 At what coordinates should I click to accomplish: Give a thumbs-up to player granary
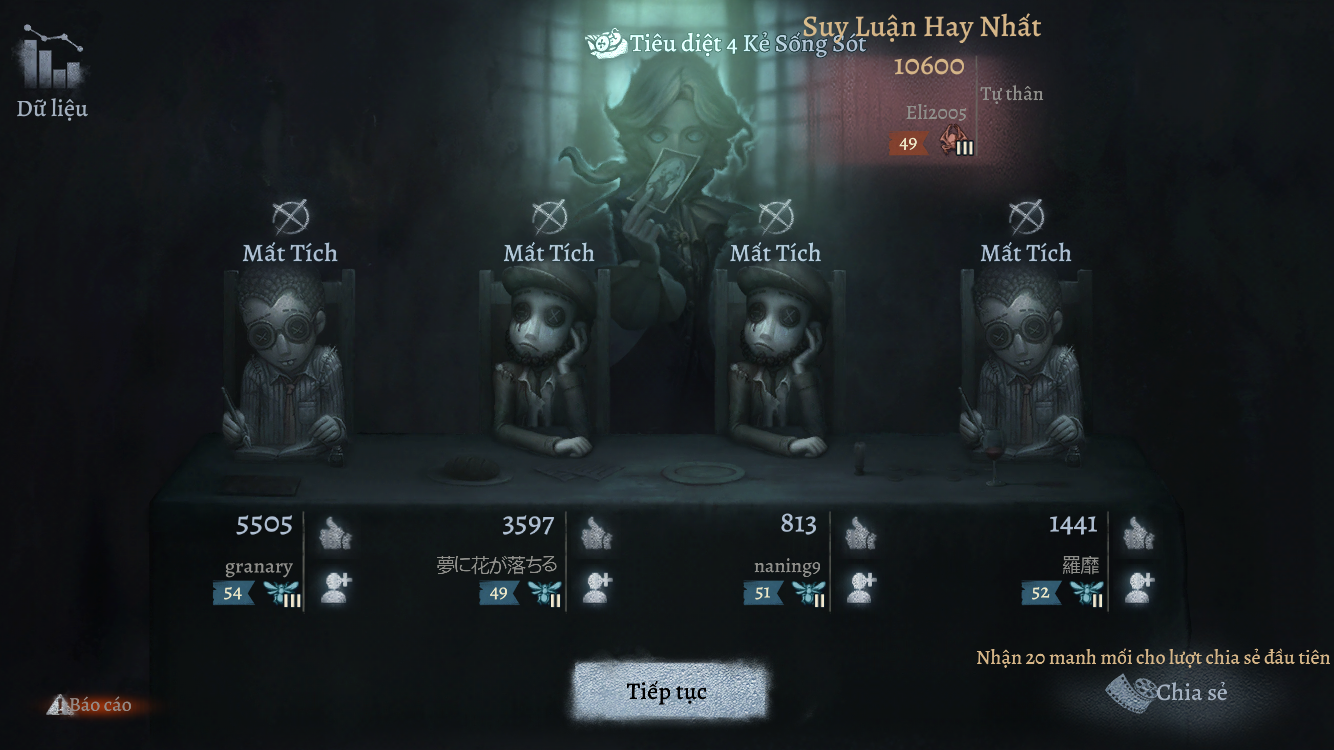336,534
